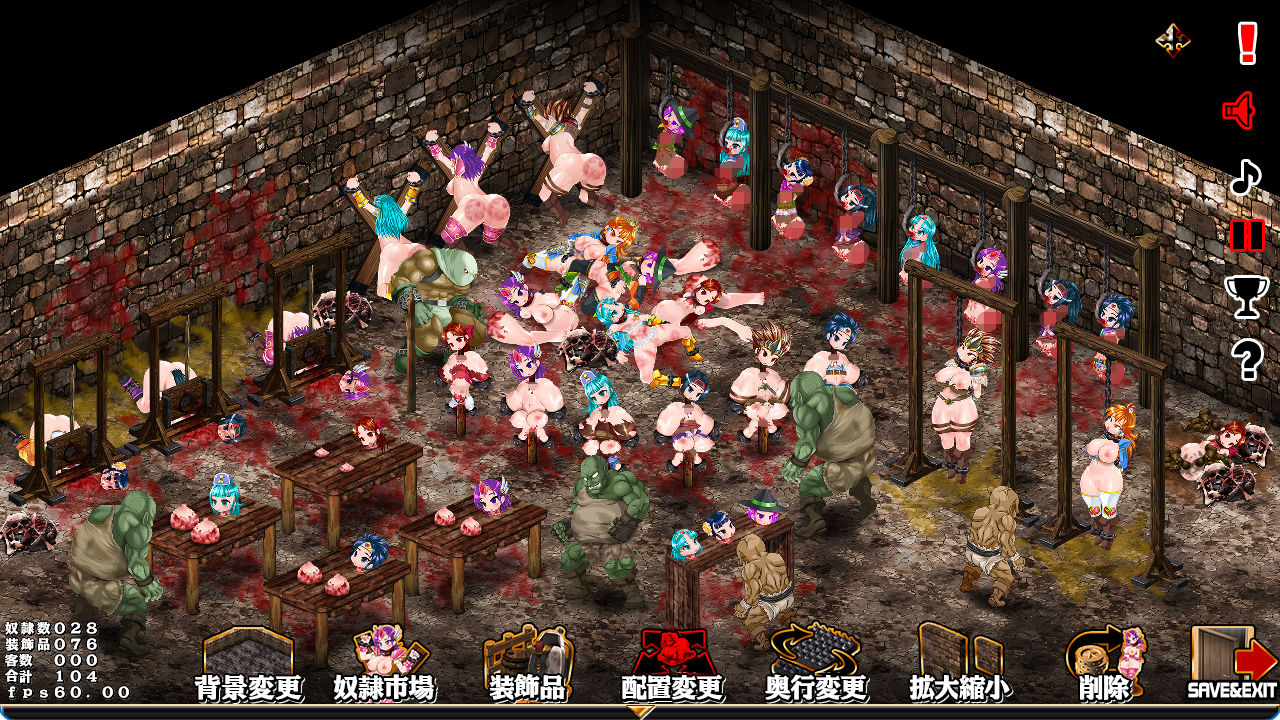Select the 削除 delete tool
The width and height of the screenshot is (1280, 720).
click(1104, 664)
